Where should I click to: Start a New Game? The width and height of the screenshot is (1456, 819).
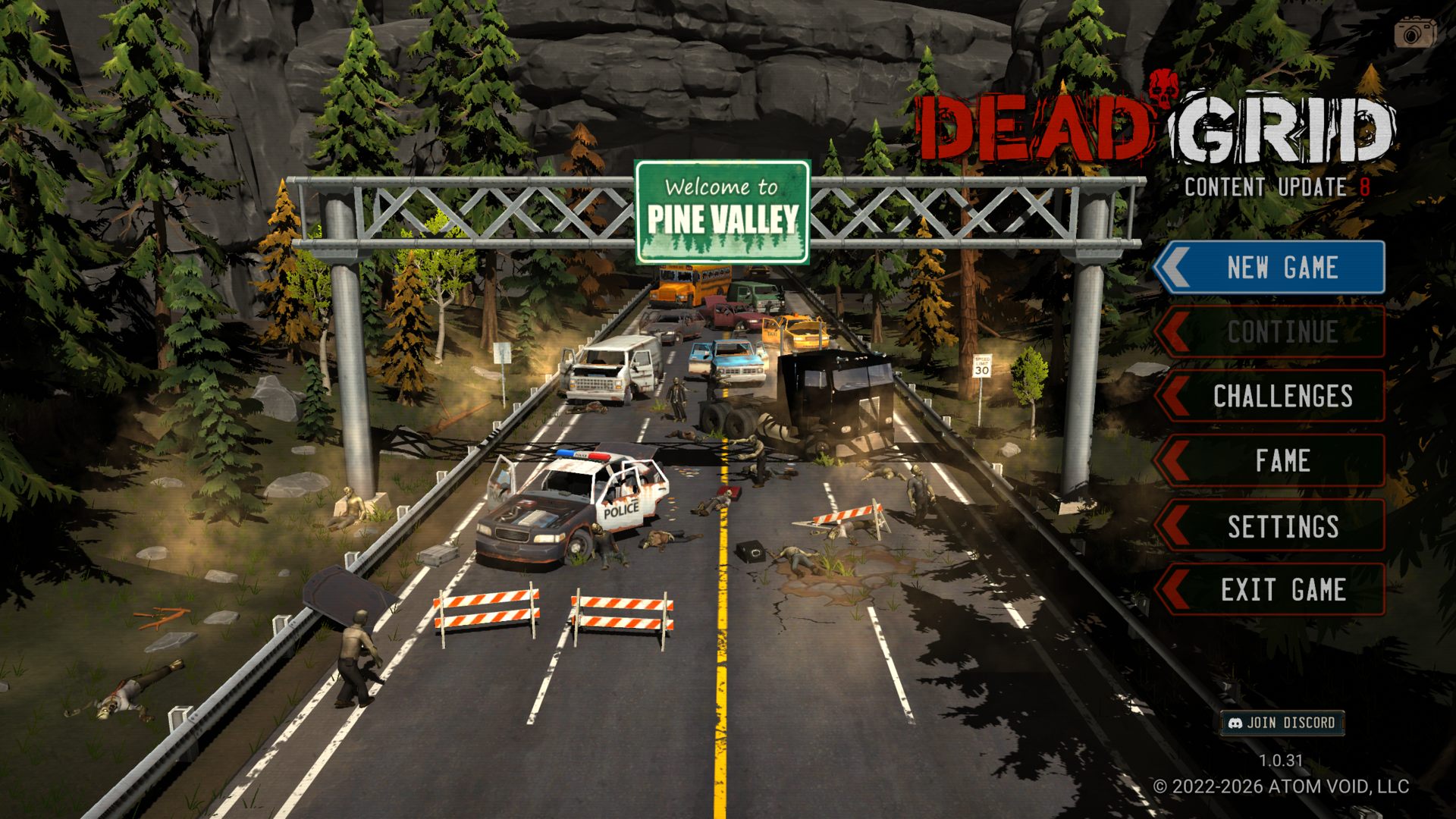pos(1282,268)
